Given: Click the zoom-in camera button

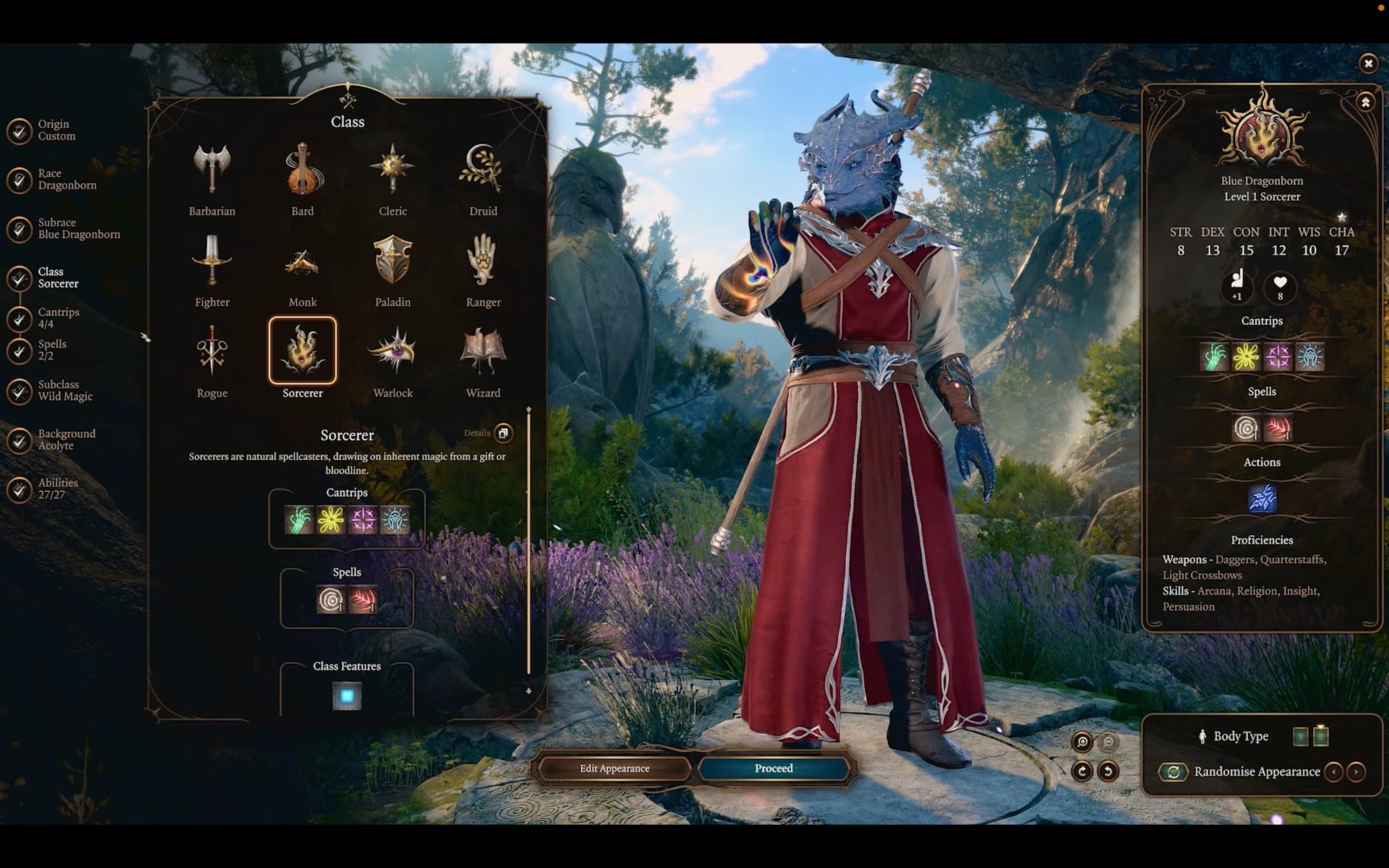Looking at the screenshot, I should (1082, 742).
